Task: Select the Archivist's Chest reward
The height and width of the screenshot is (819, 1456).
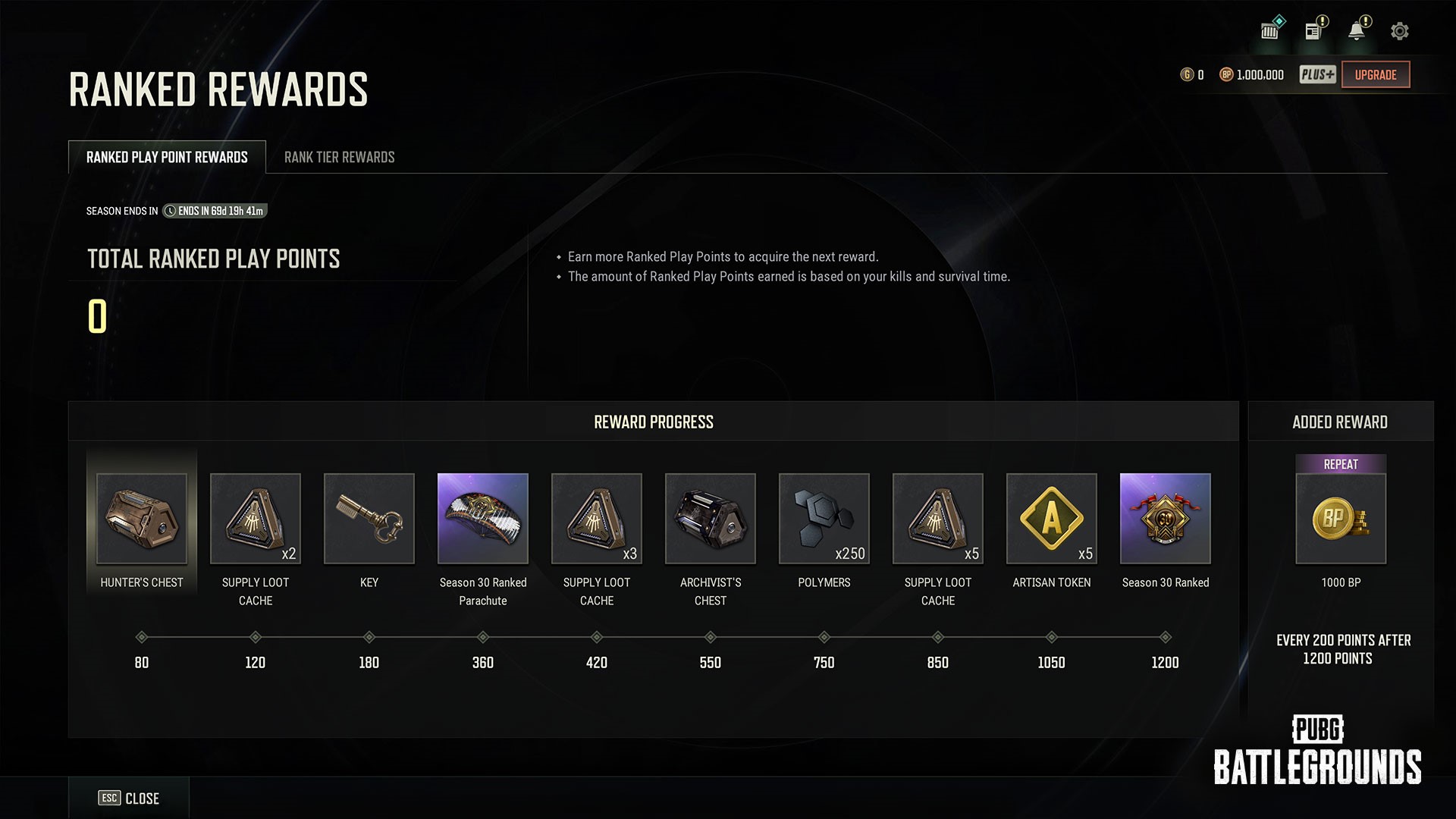Action: click(x=711, y=519)
